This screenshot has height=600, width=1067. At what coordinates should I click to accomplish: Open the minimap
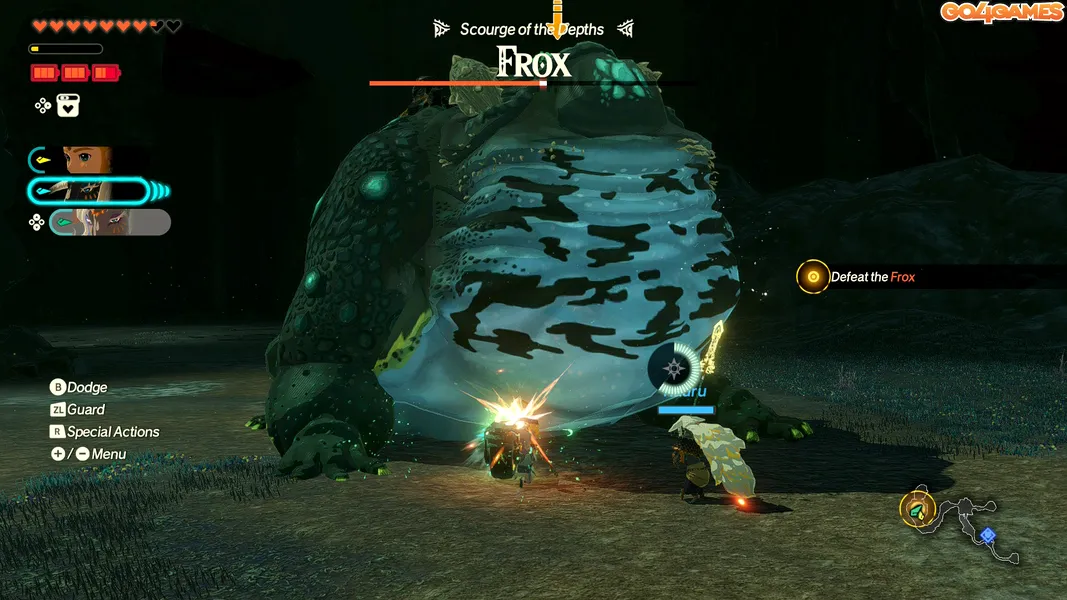[x=960, y=523]
